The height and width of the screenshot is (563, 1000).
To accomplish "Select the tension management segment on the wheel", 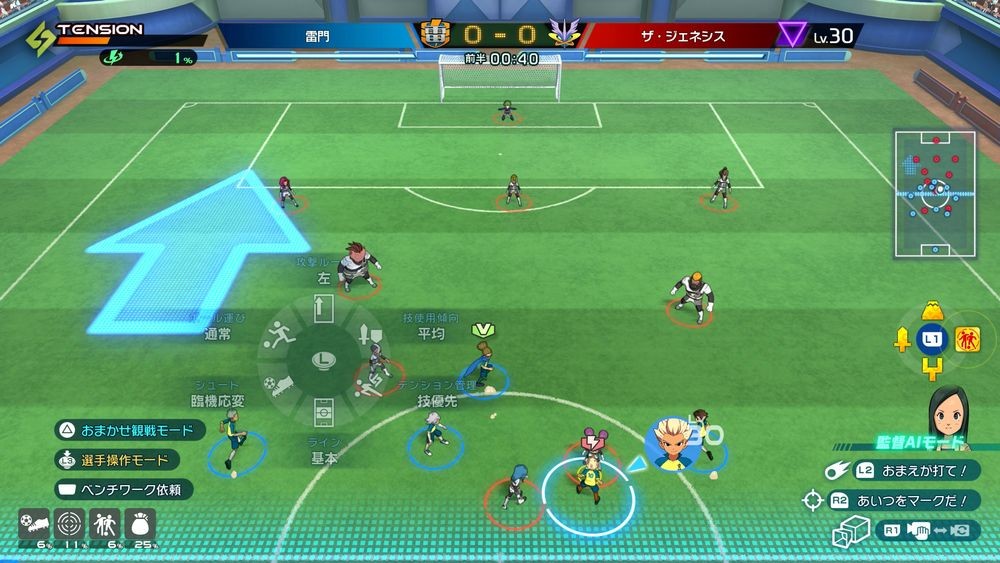I will 366,384.
